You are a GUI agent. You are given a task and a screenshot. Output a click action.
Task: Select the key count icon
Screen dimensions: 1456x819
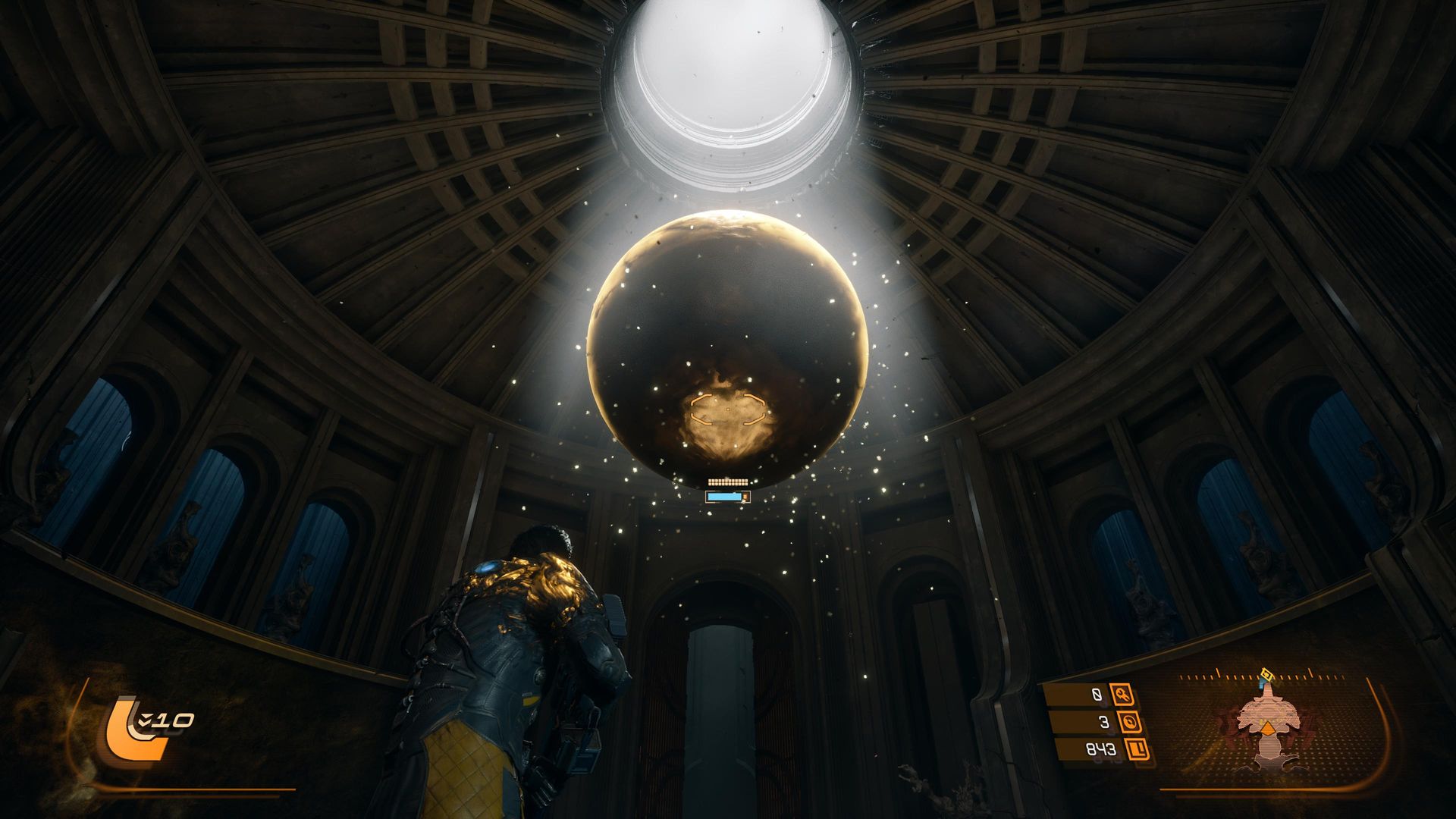coord(1122,694)
